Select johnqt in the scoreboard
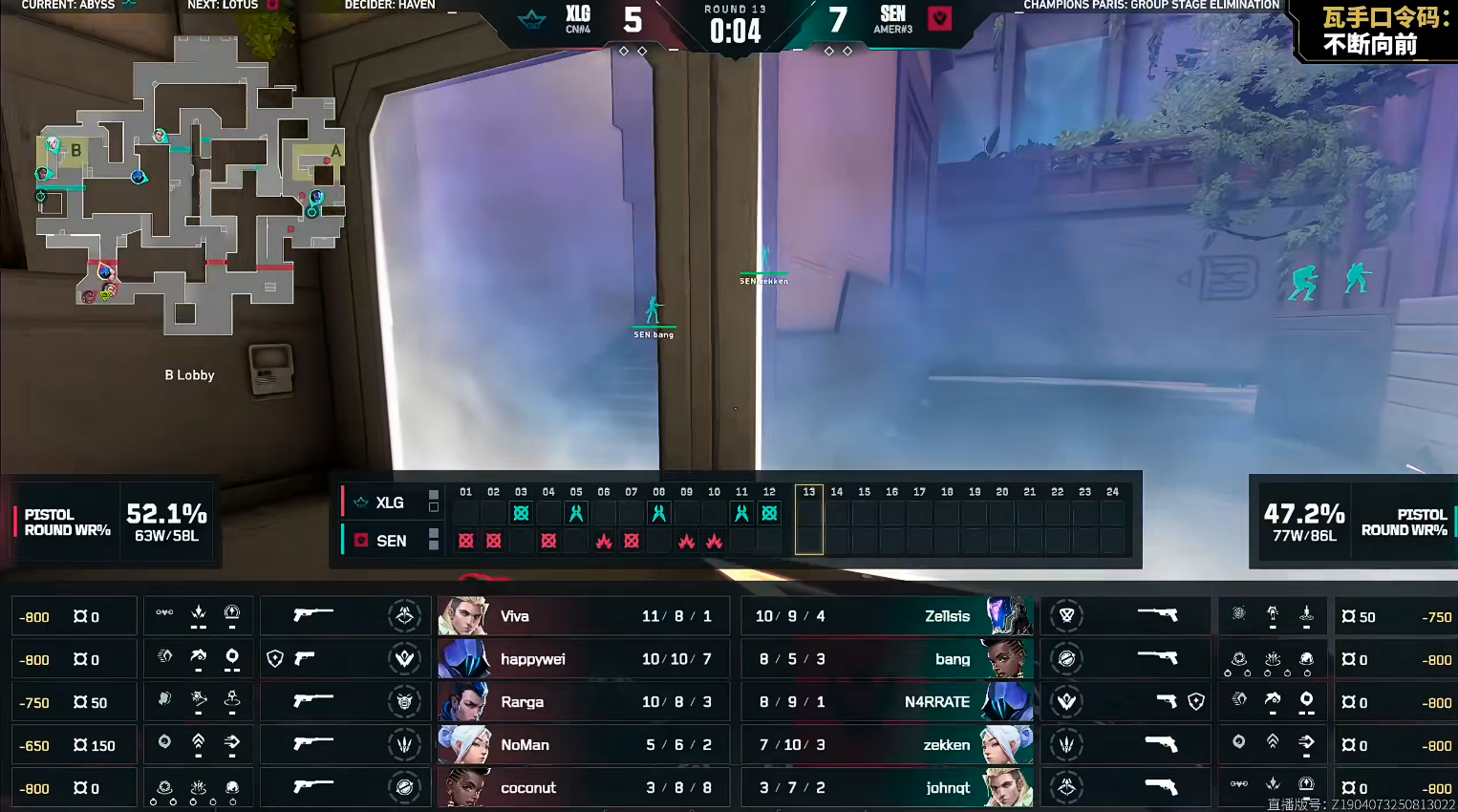The width and height of the screenshot is (1458, 812). pyautogui.click(x=887, y=788)
